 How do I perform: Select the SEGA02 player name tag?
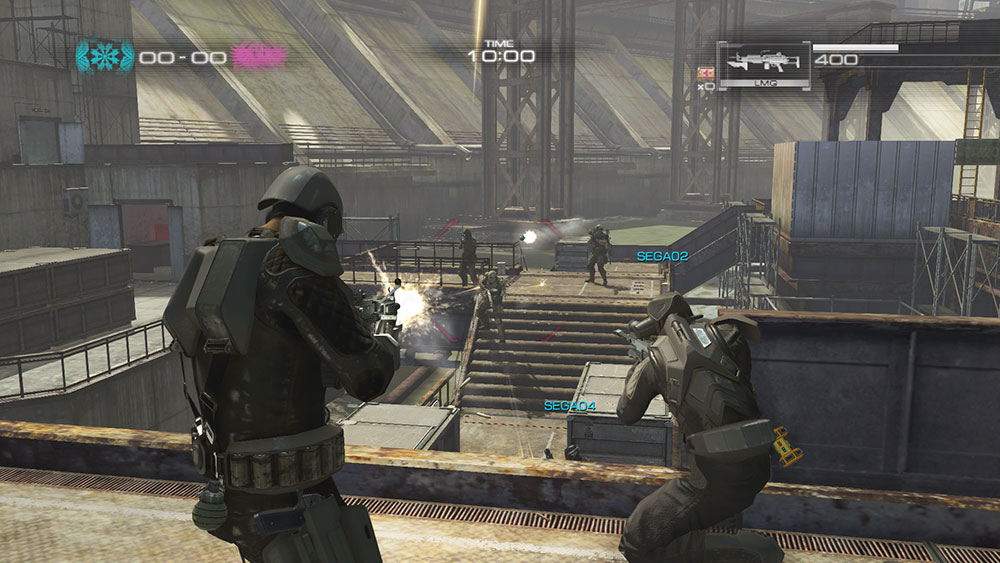(x=662, y=257)
